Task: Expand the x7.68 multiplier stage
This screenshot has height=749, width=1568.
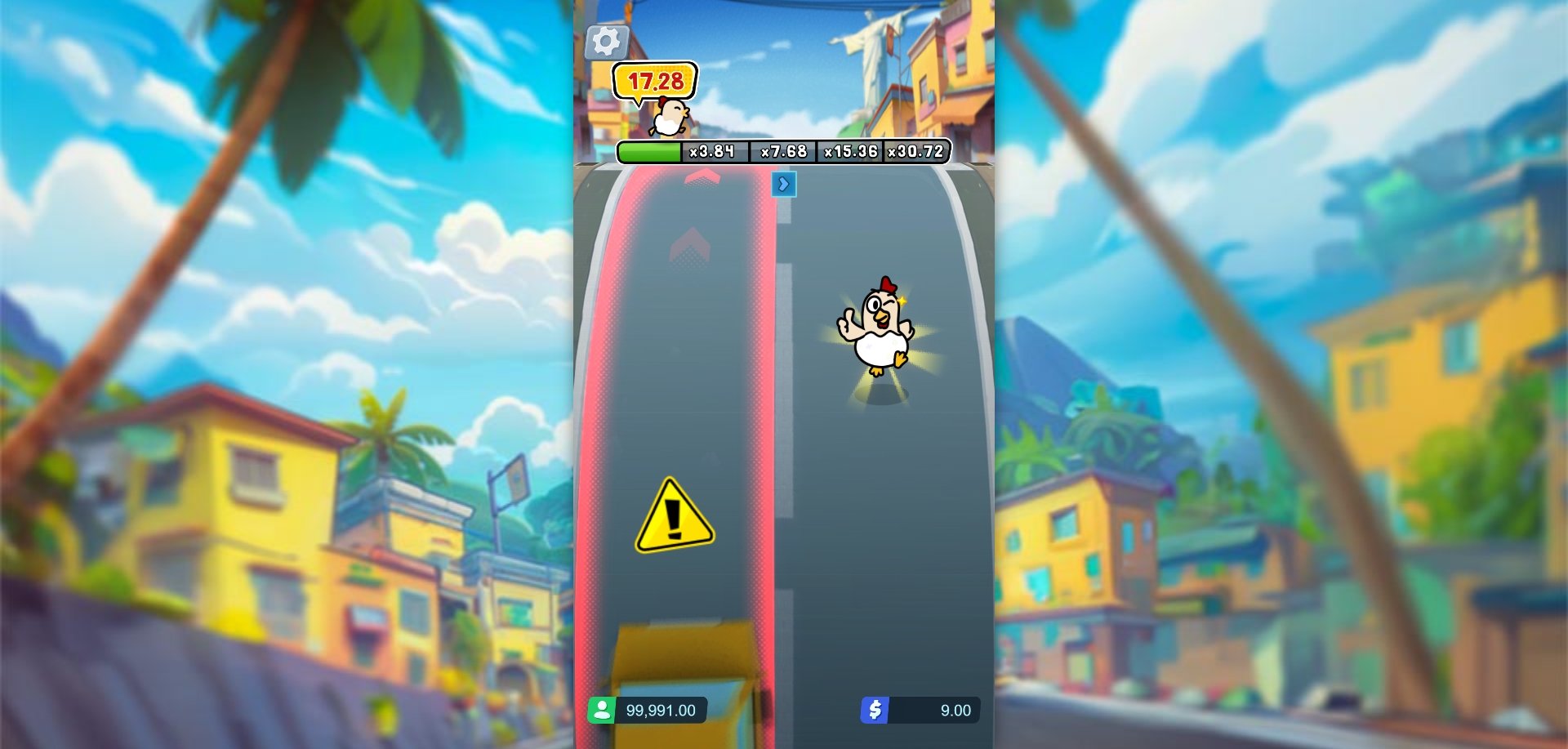Action: 782,151
